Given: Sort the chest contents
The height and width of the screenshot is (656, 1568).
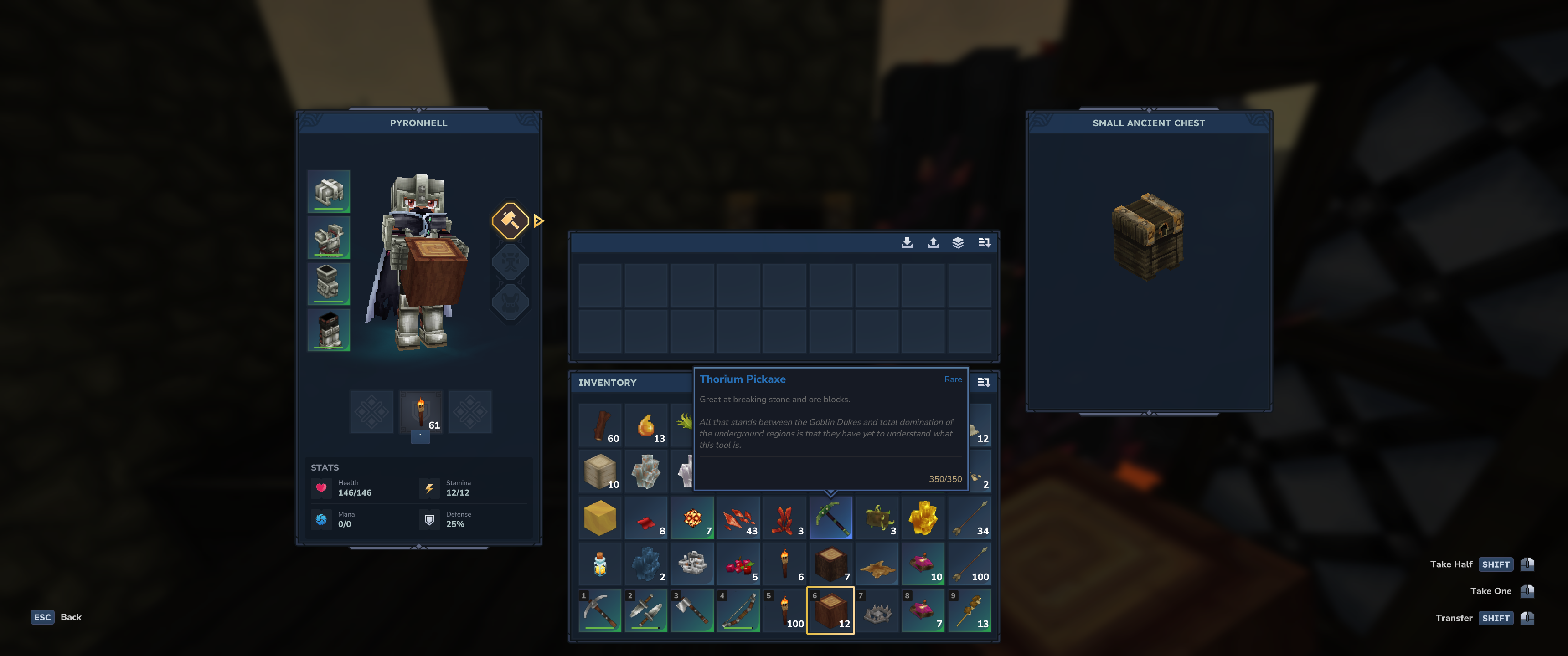Looking at the screenshot, I should tap(984, 243).
